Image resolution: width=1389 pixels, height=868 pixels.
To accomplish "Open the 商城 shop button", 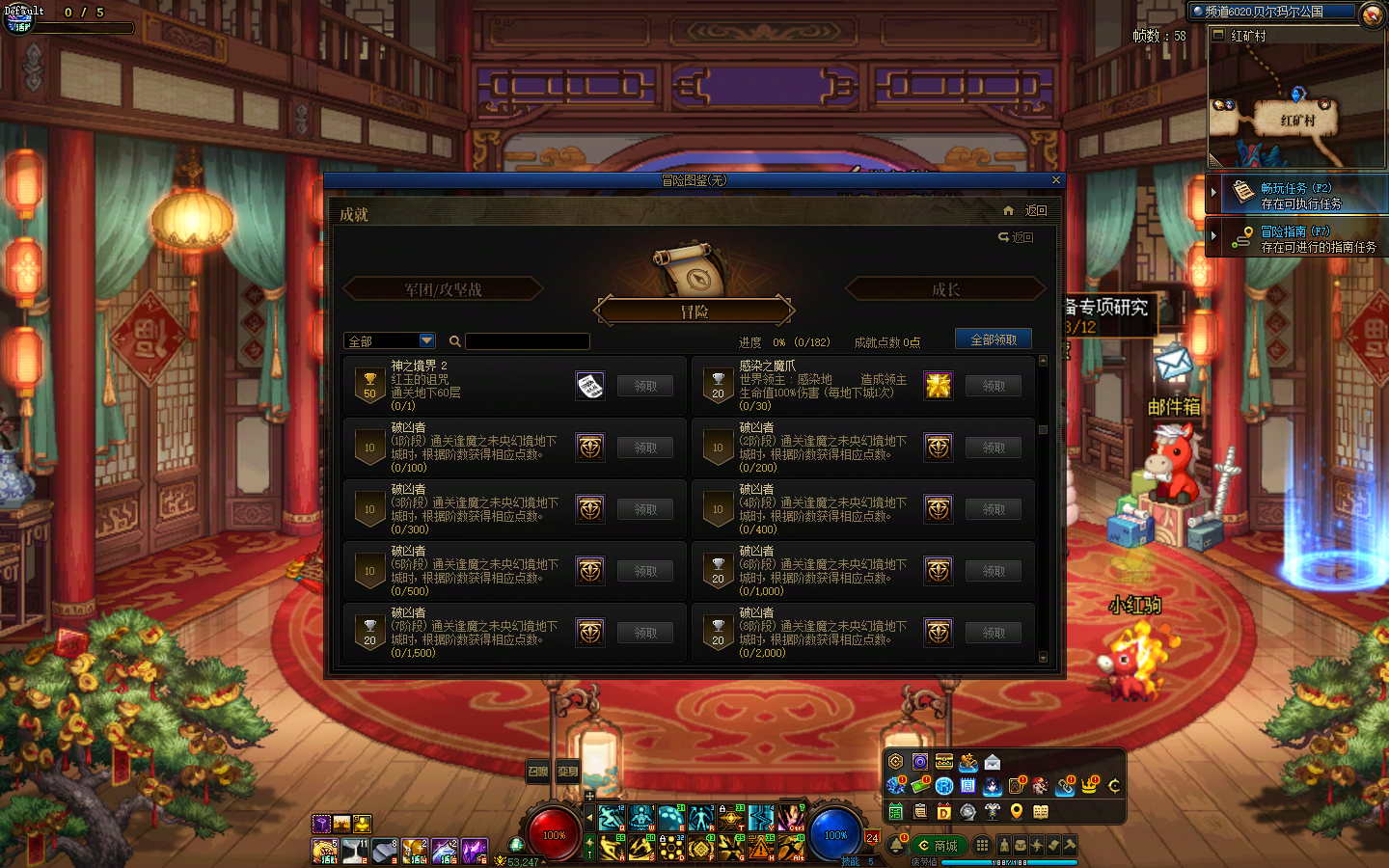I will tap(938, 846).
